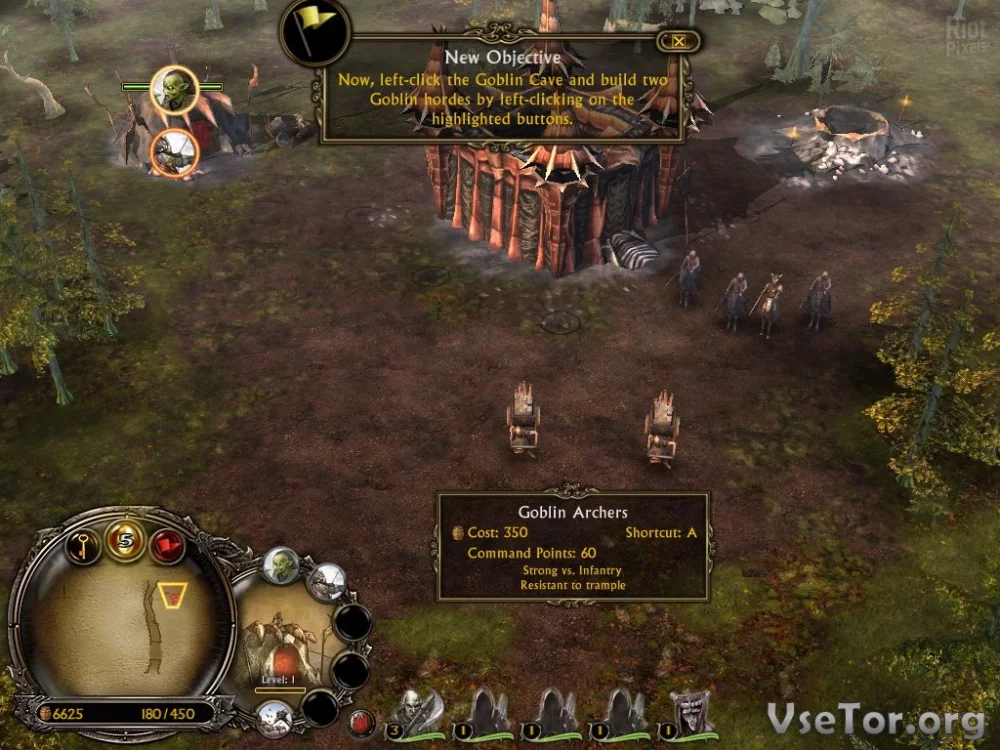Click the red flag button above the minimap
Screen dimensions: 1000x750
point(167,546)
